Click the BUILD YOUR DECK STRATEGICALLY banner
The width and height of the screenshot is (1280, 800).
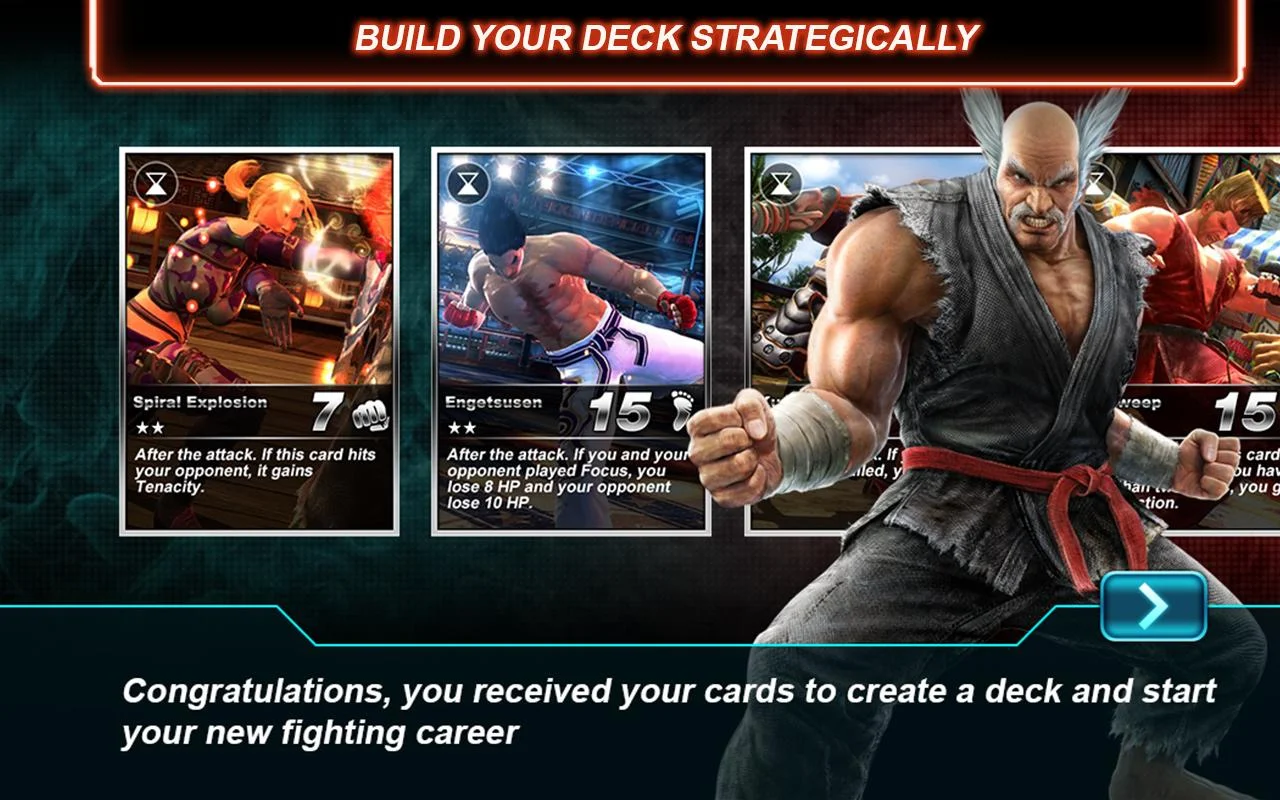(666, 39)
